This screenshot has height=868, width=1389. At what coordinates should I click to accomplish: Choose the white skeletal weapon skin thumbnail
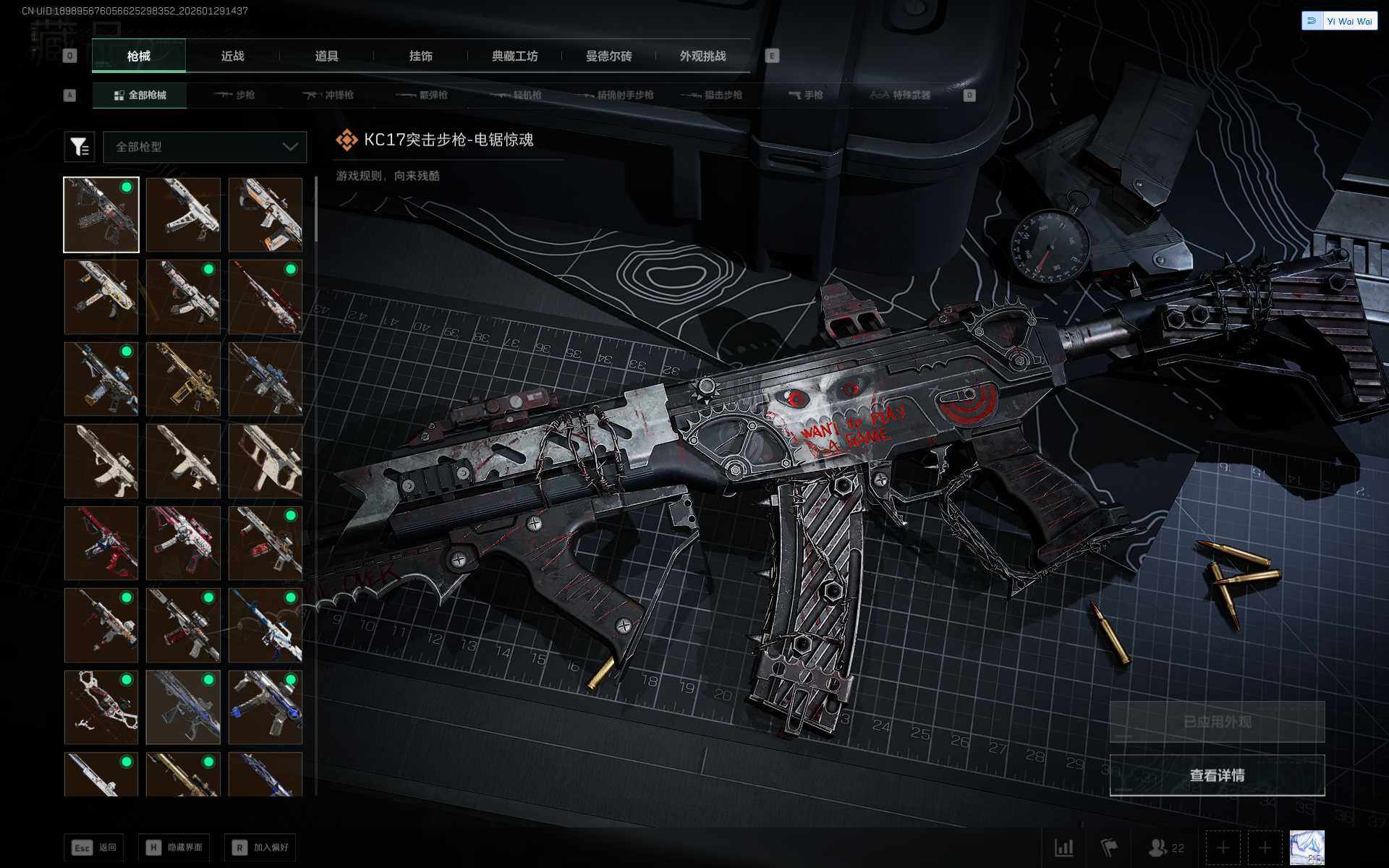(x=101, y=707)
